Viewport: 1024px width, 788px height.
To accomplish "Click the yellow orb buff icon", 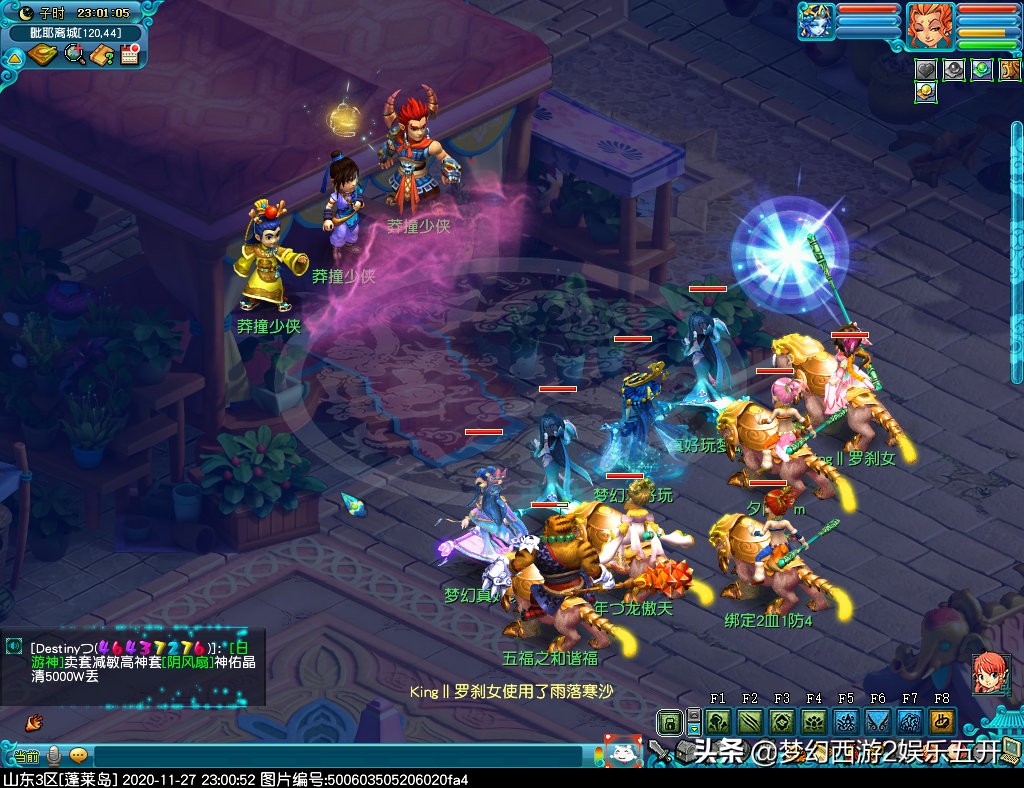I will point(926,92).
